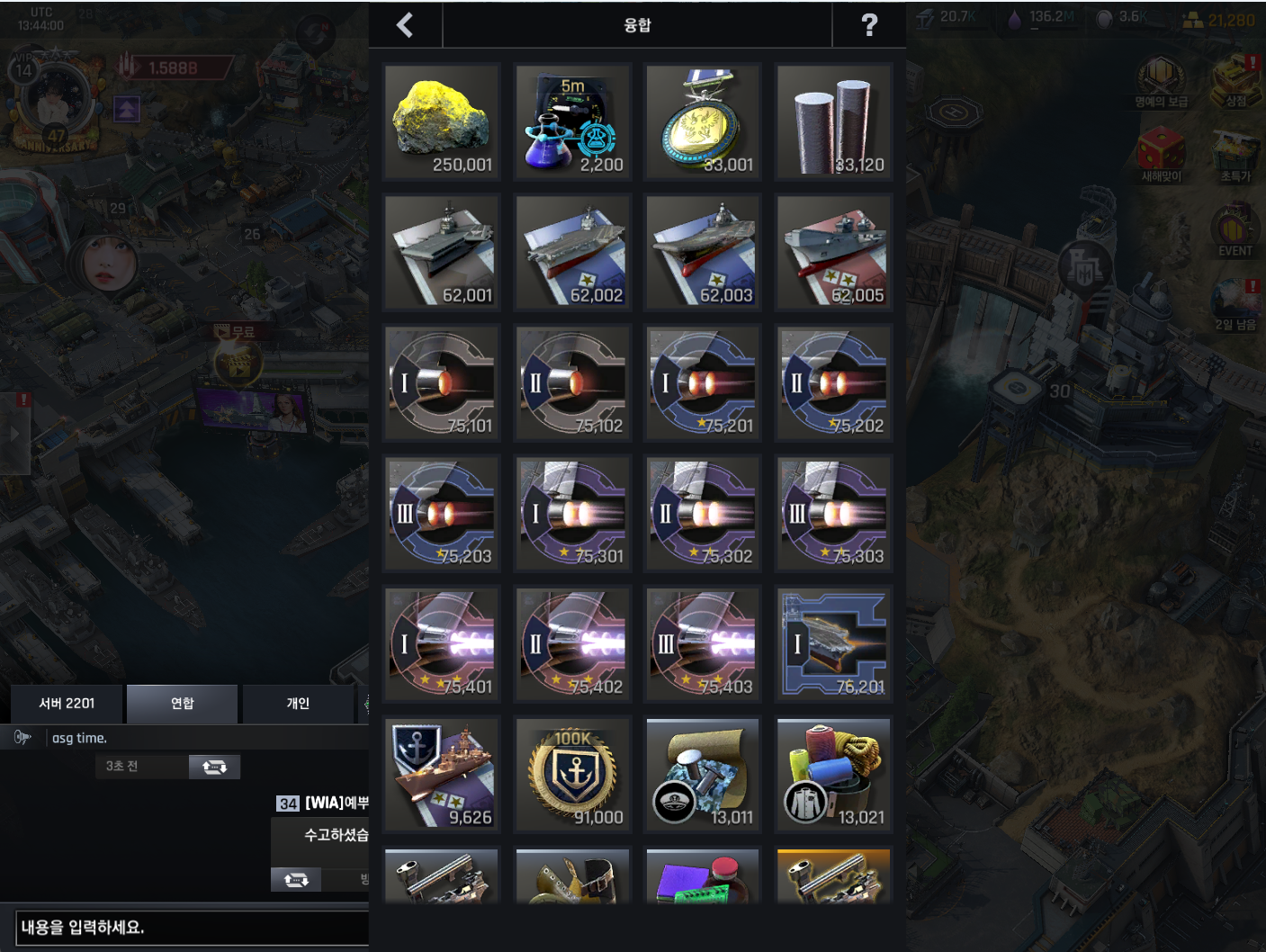Pick the metal cylinders item 33,120
Image resolution: width=1266 pixels, height=952 pixels.
pyautogui.click(x=833, y=121)
